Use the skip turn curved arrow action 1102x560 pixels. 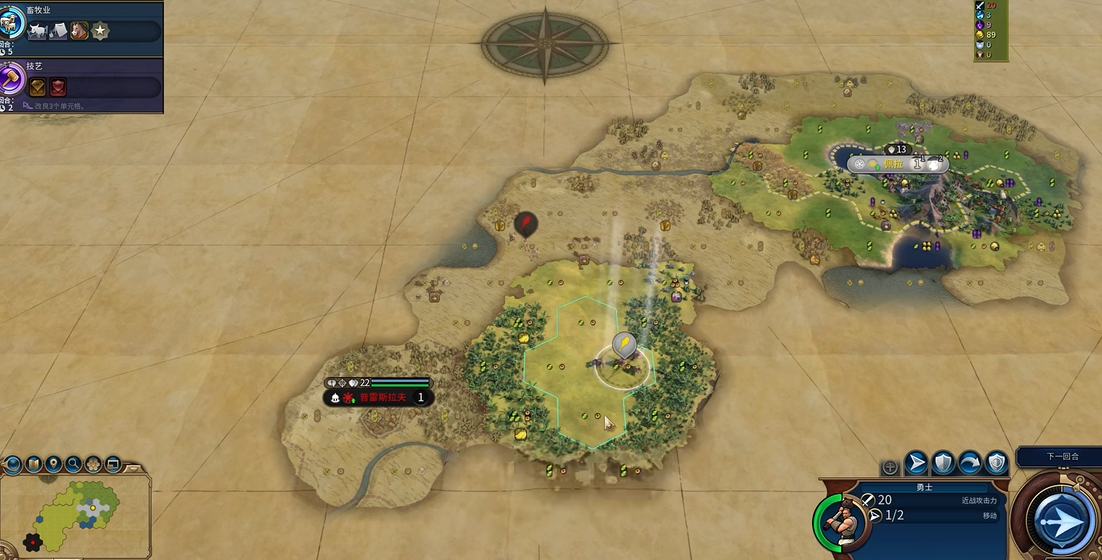point(970,462)
